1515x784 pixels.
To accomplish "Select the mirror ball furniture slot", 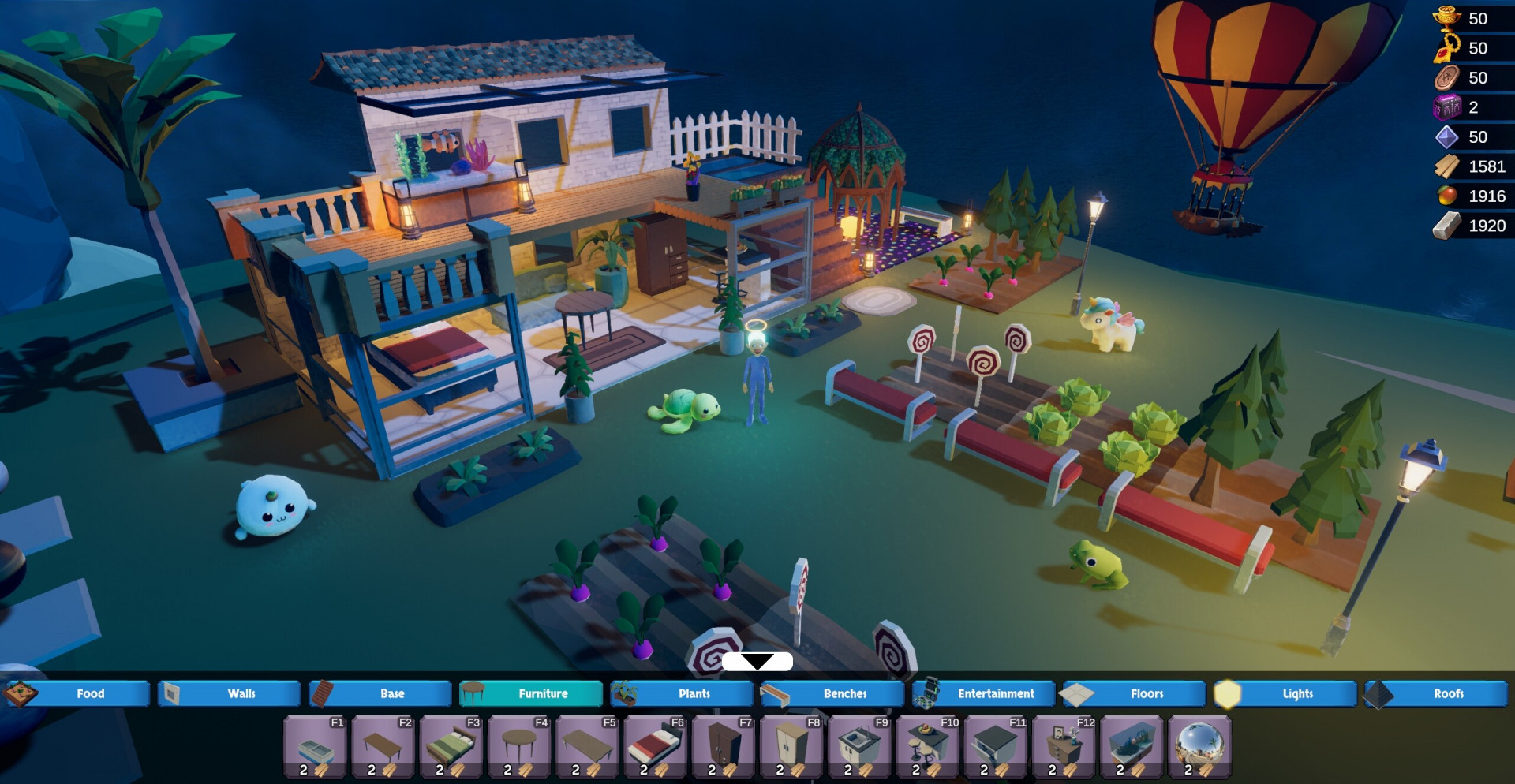I will [x=1199, y=746].
